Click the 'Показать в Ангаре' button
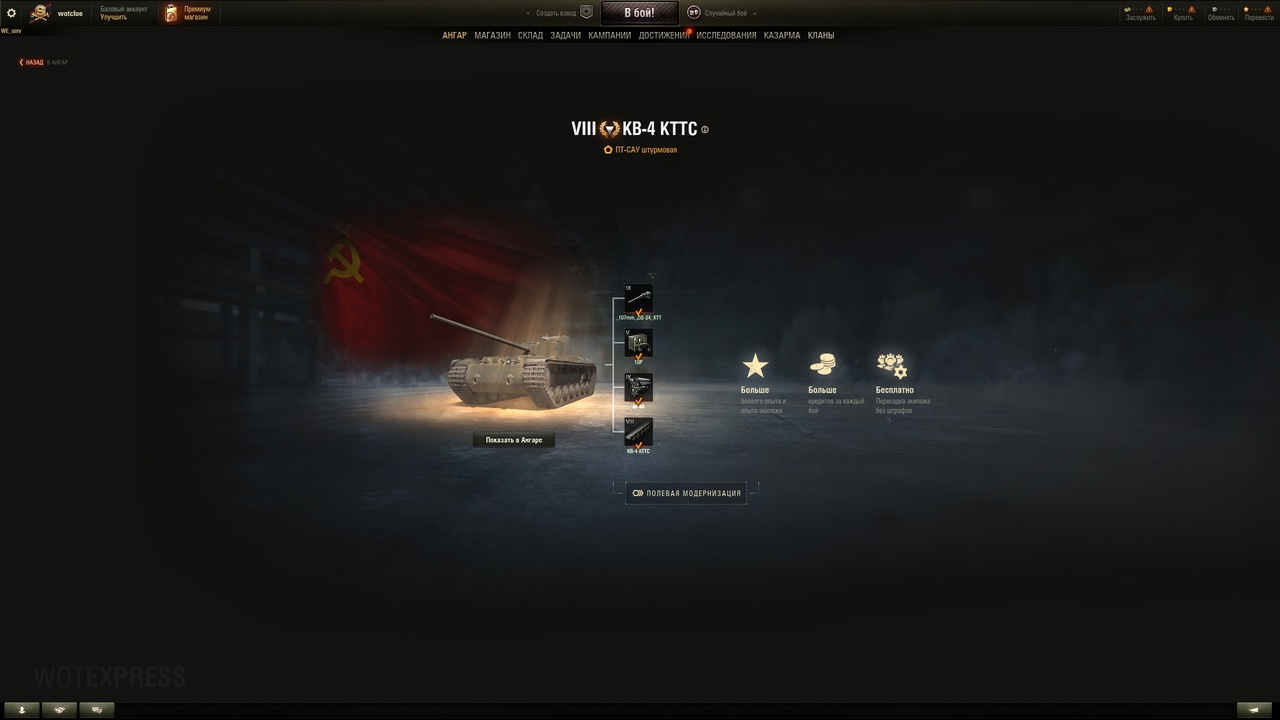The width and height of the screenshot is (1280, 720). [513, 439]
